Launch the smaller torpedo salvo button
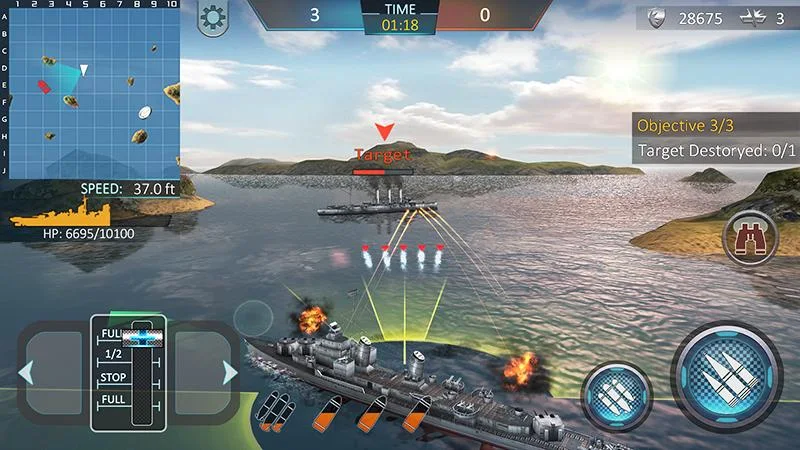 coord(617,394)
